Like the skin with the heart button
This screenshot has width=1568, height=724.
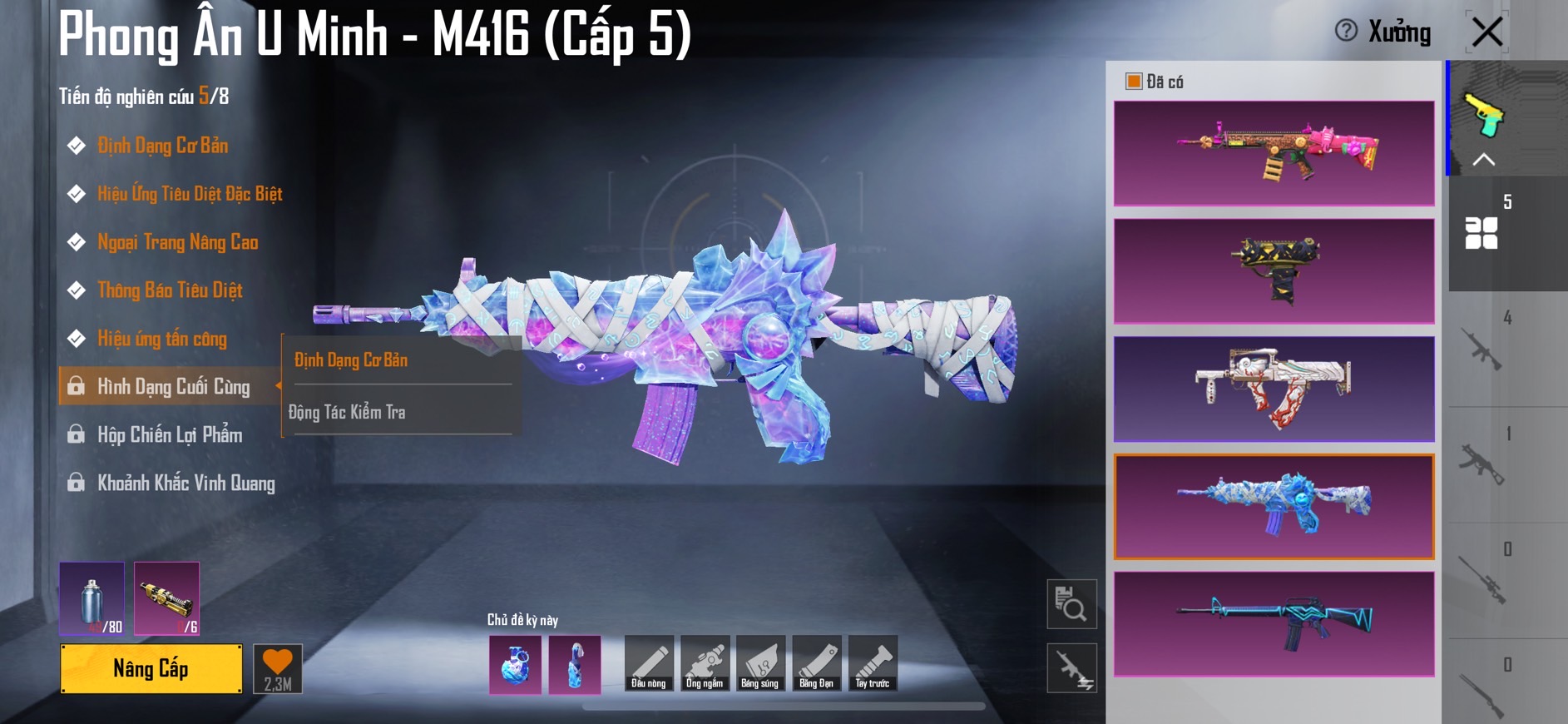(x=278, y=668)
